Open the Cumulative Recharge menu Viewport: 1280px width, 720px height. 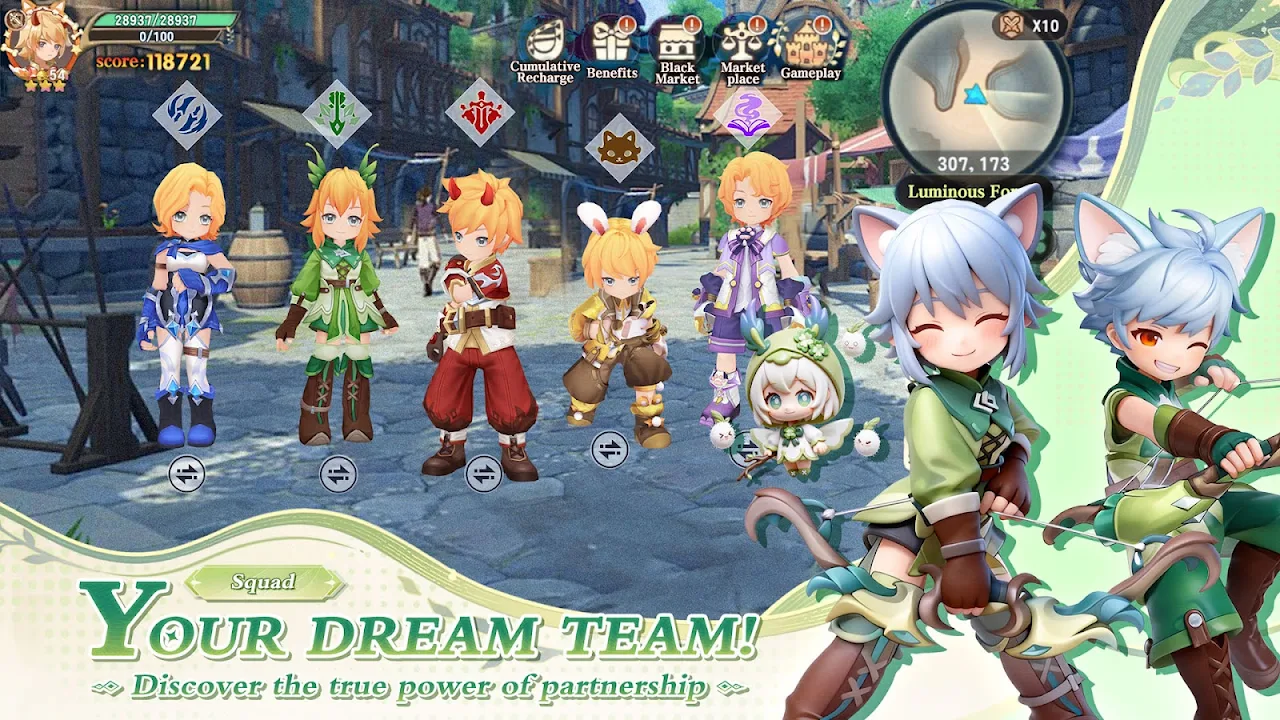[544, 45]
